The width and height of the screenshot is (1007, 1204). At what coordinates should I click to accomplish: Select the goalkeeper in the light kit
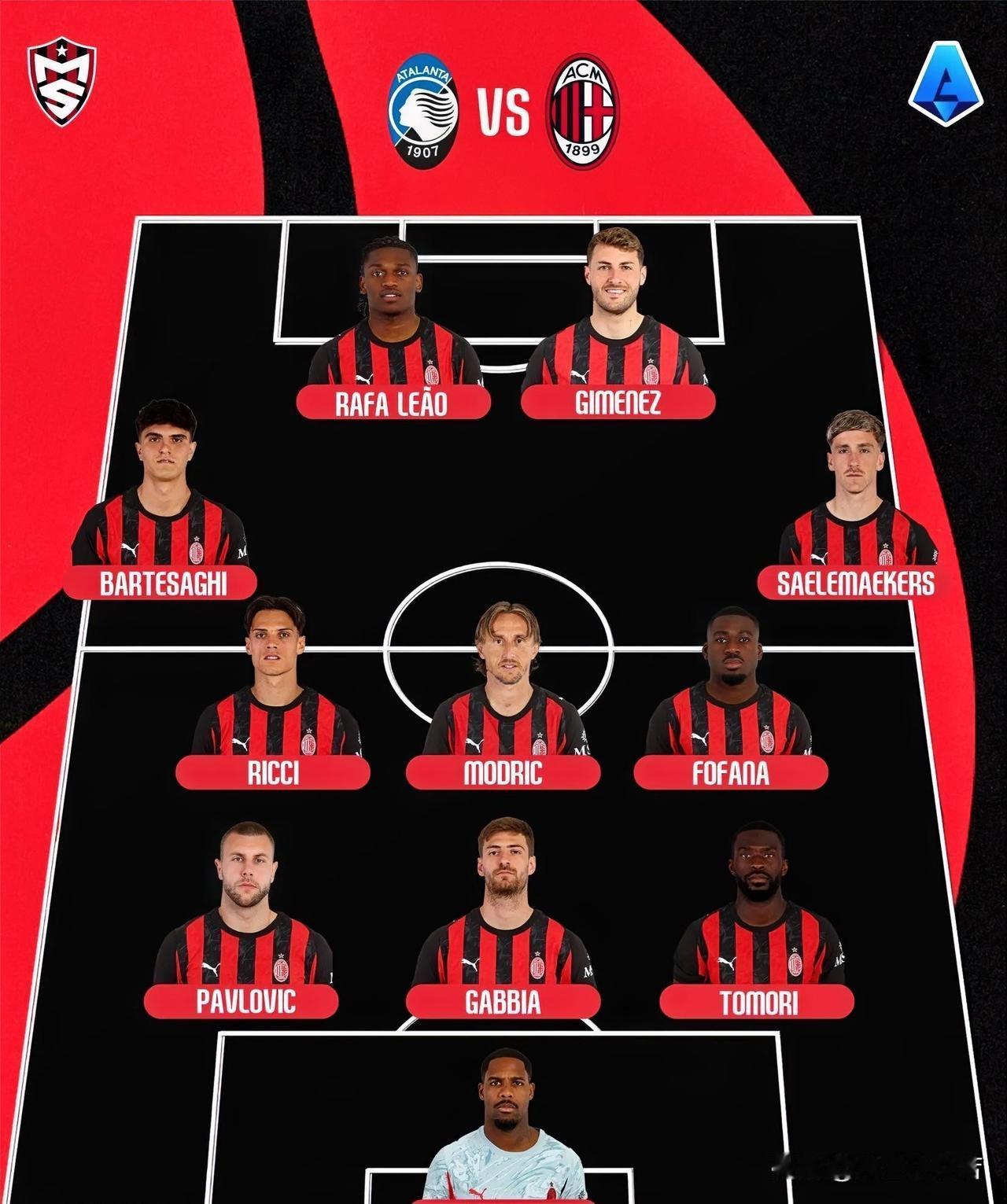tap(504, 1132)
